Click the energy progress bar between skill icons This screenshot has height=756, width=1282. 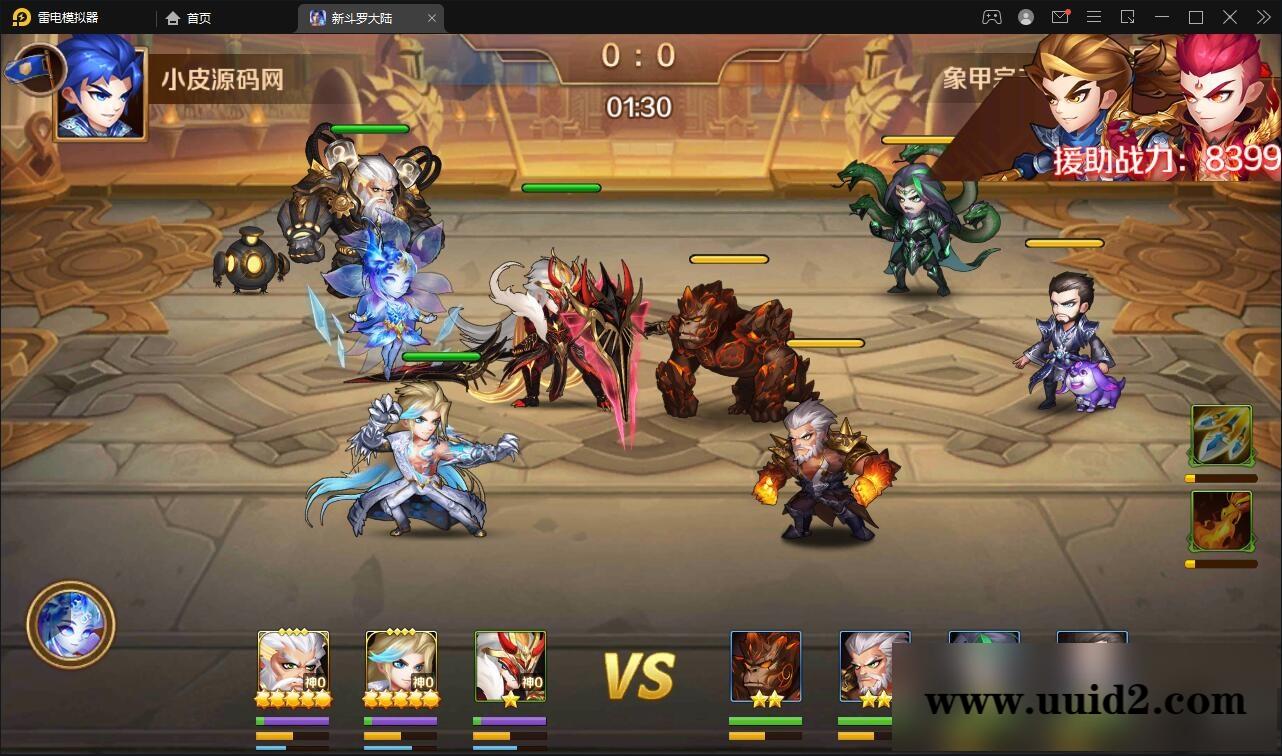(1218, 478)
